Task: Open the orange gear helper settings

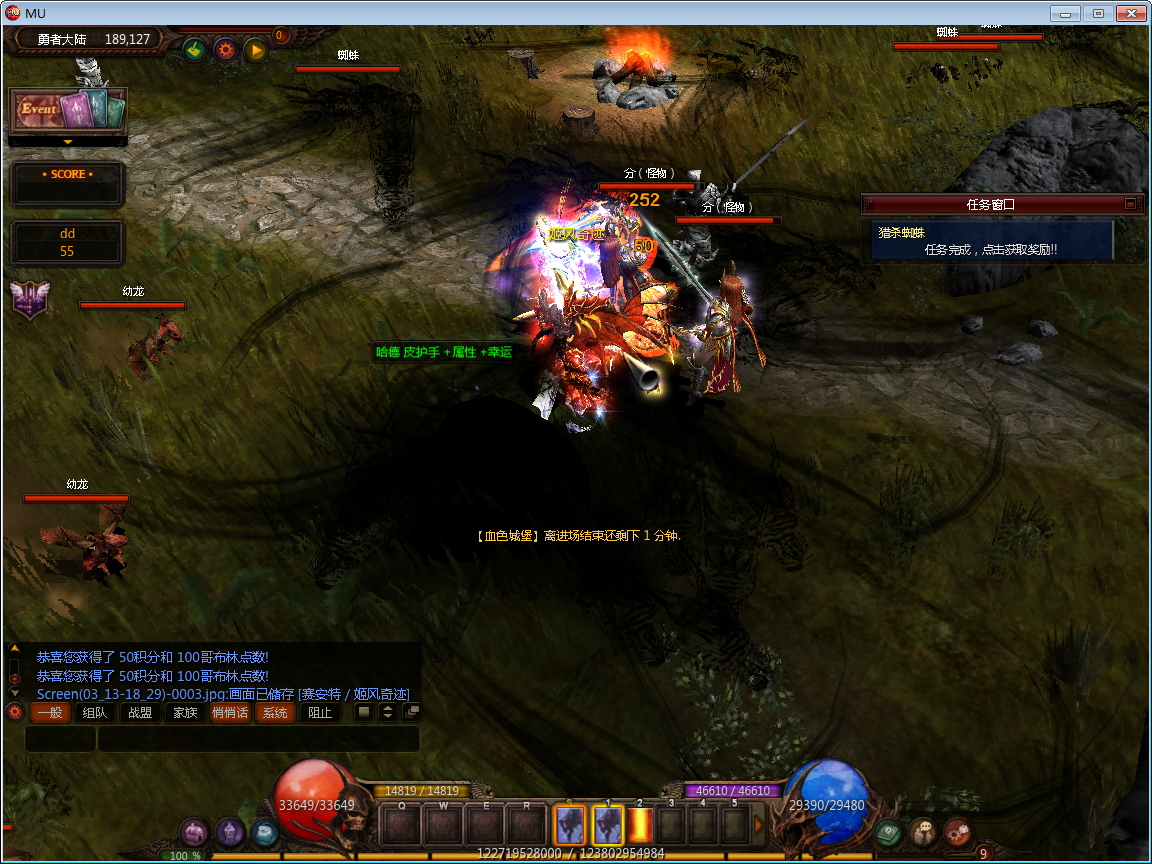Action: (x=225, y=49)
